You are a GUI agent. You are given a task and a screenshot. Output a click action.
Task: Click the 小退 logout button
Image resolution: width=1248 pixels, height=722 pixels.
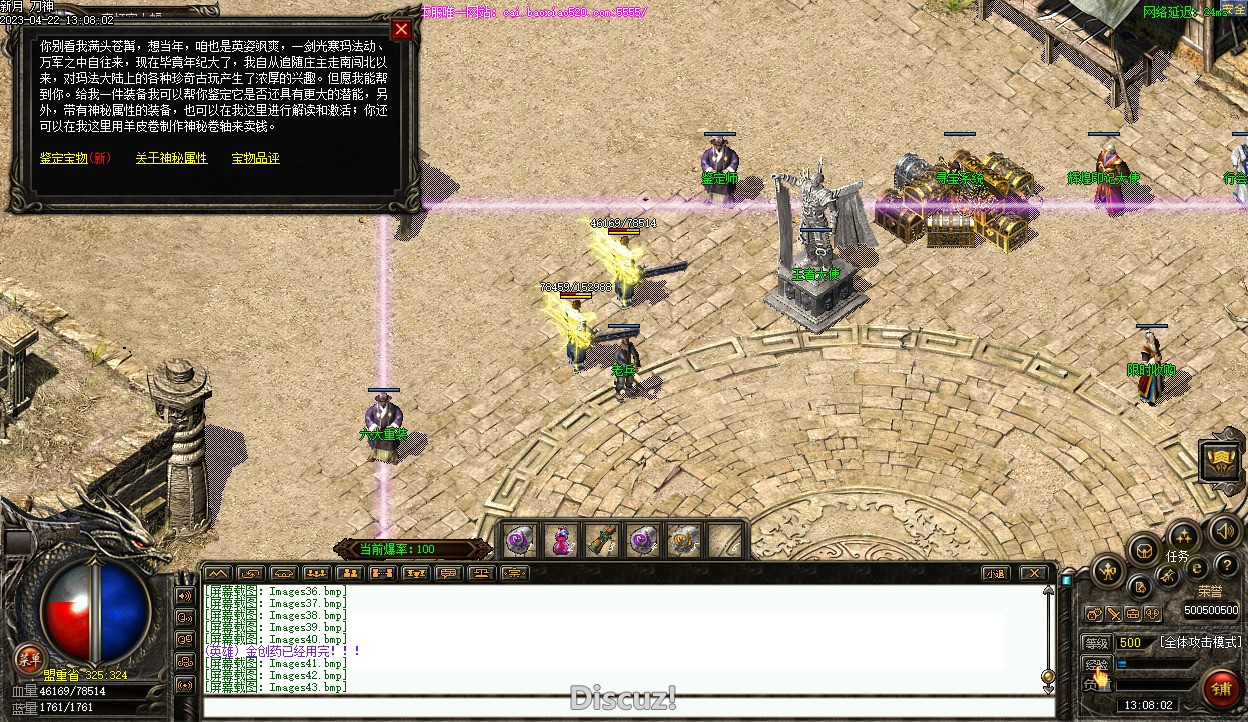click(x=993, y=573)
